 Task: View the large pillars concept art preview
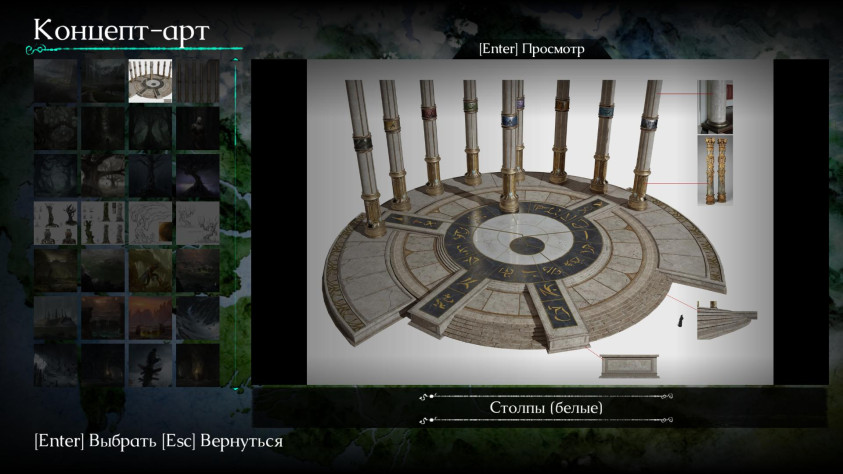(540, 221)
